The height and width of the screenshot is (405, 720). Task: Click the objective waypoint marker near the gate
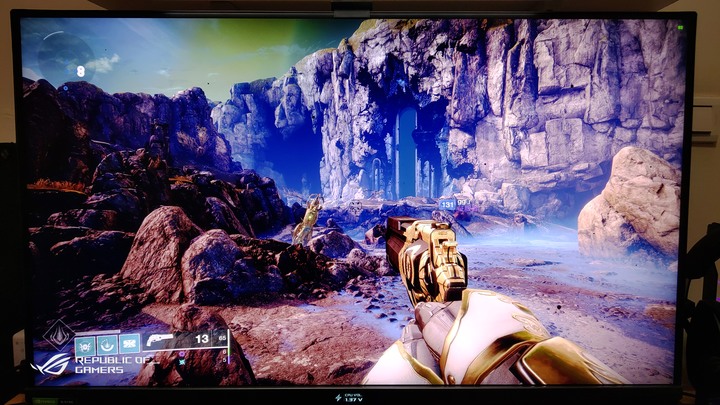(447, 204)
